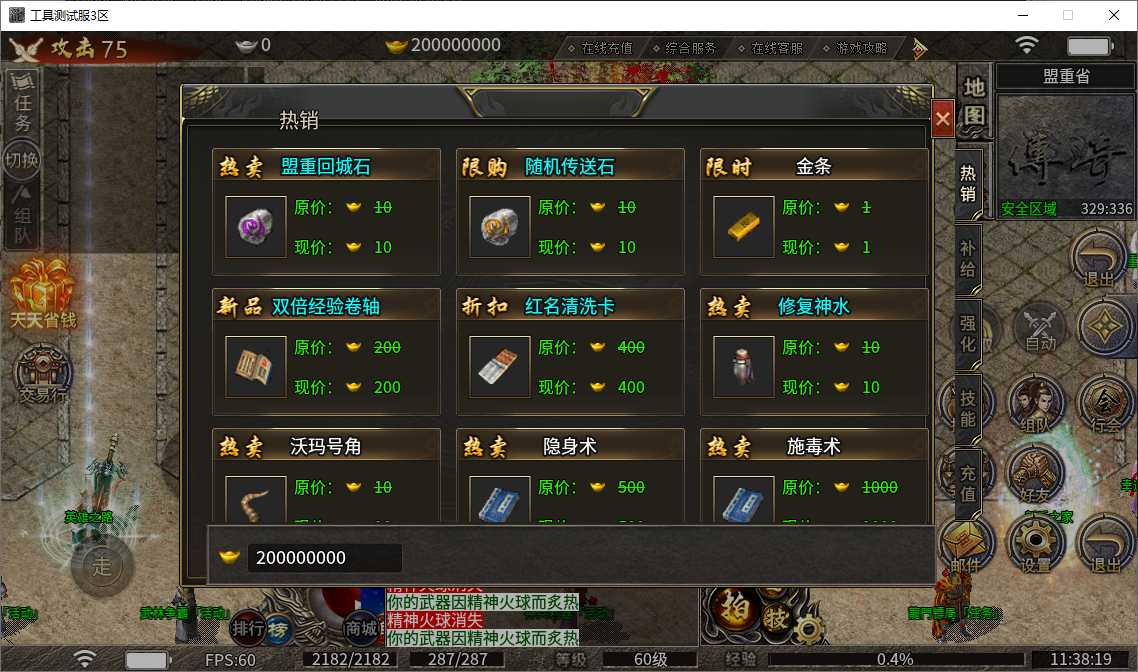
Task: Open the 交易行 trading house
Action: coord(43,377)
